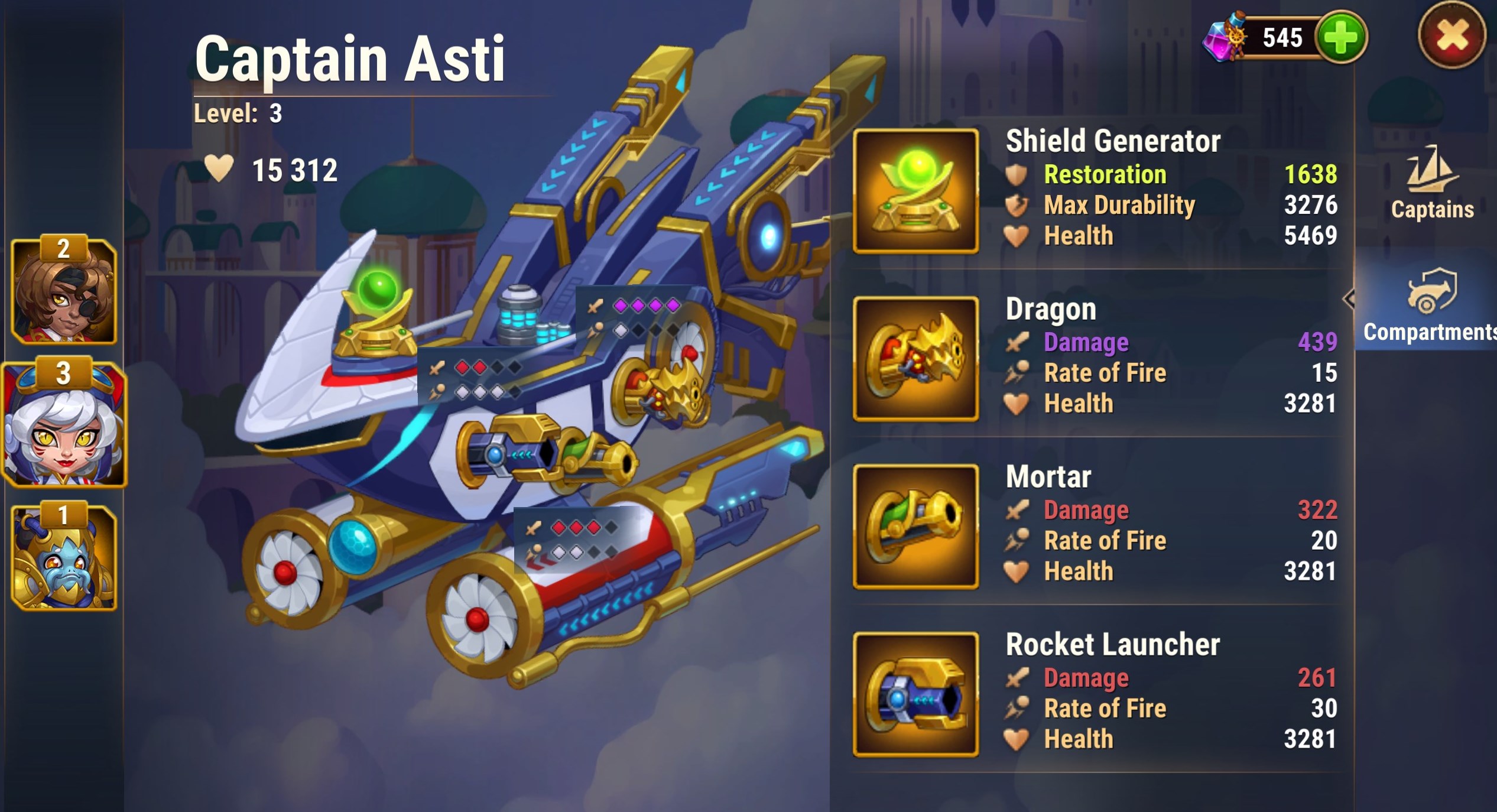Select the white-haired captain portrait level 3

pos(64,423)
